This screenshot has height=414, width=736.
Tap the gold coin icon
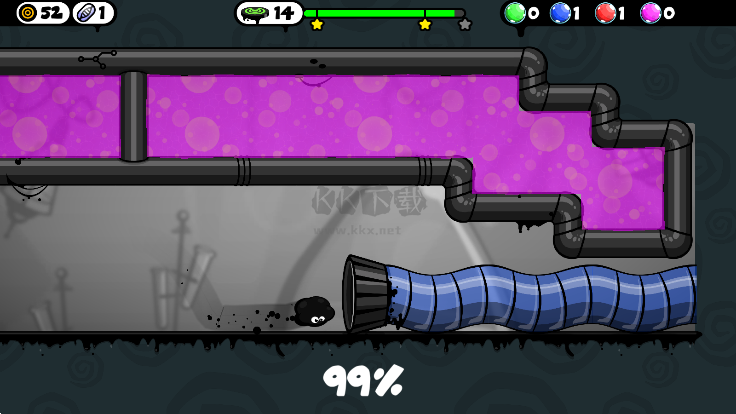point(28,13)
